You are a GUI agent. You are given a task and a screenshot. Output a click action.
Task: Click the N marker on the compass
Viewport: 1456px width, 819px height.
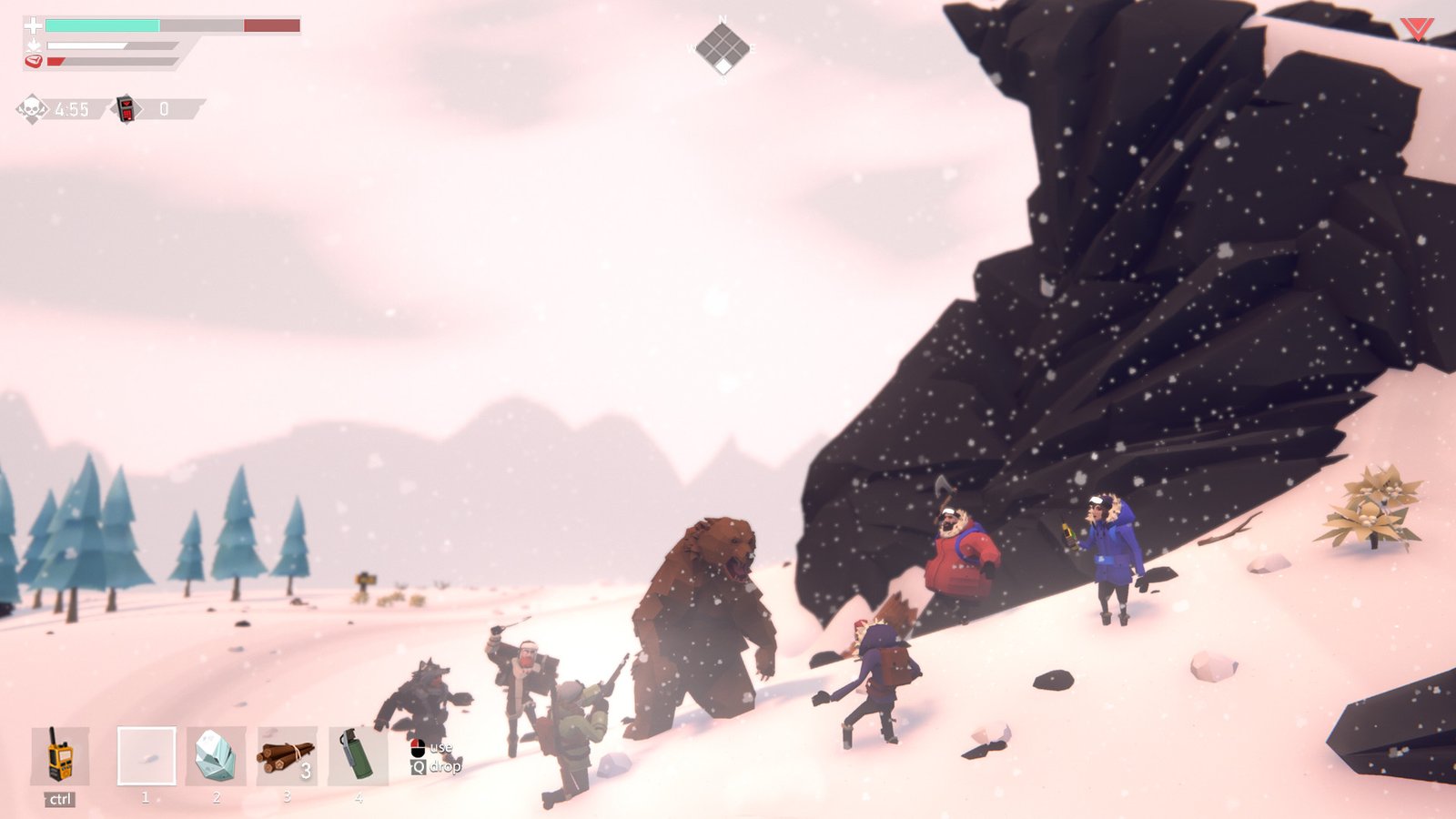point(723,19)
